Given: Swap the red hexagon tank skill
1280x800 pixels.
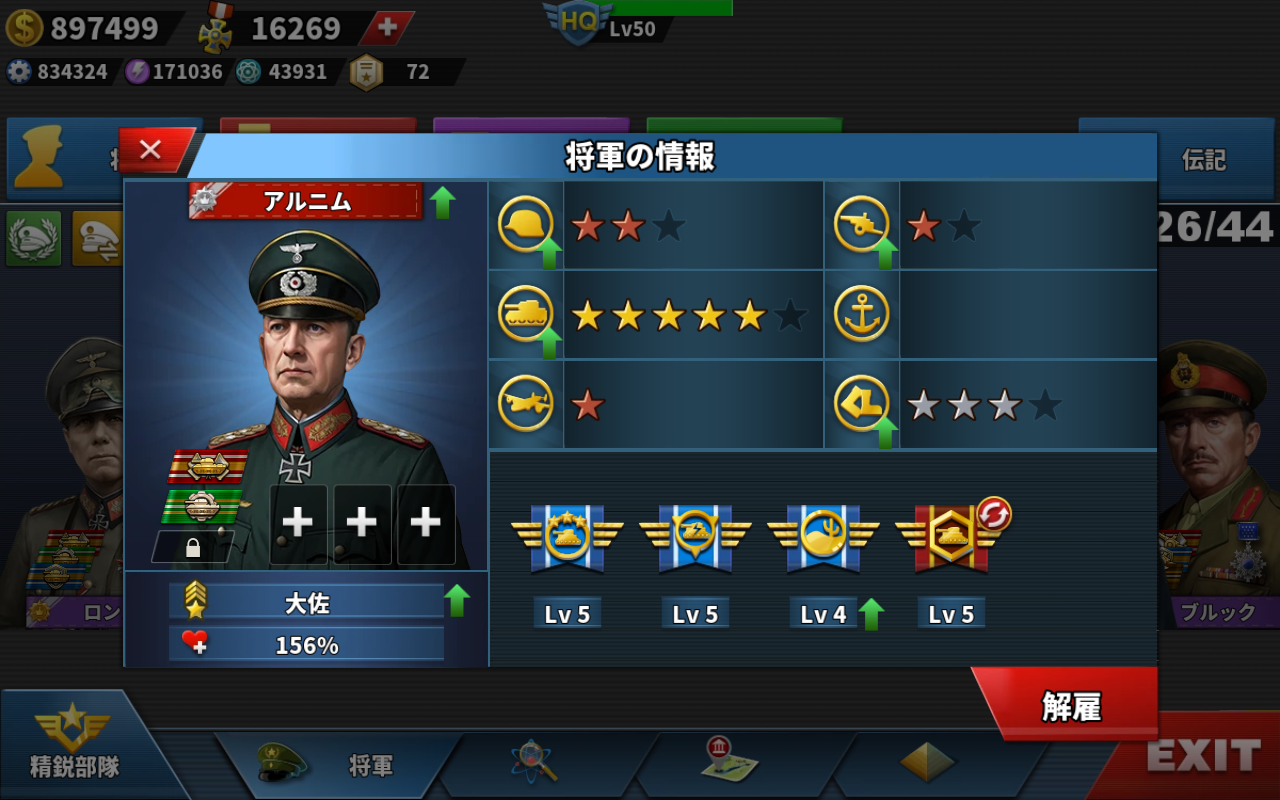Looking at the screenshot, I should coord(993,515).
